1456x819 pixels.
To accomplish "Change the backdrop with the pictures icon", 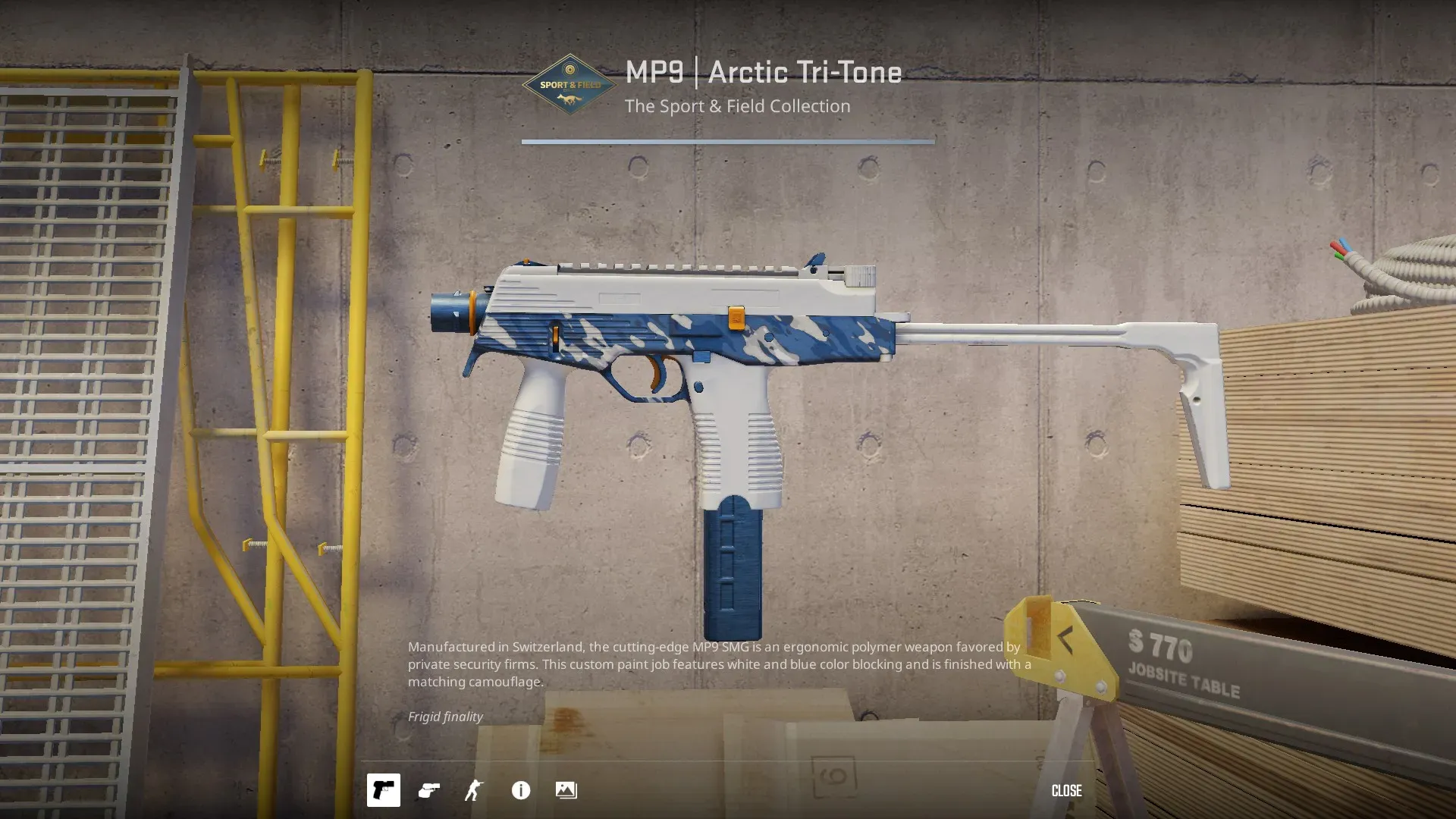I will (566, 790).
